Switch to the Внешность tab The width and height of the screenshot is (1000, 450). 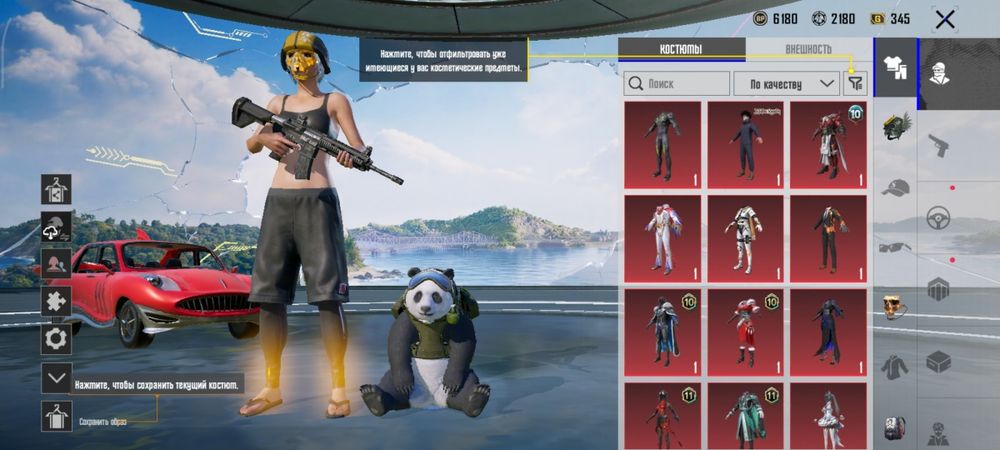(808, 49)
